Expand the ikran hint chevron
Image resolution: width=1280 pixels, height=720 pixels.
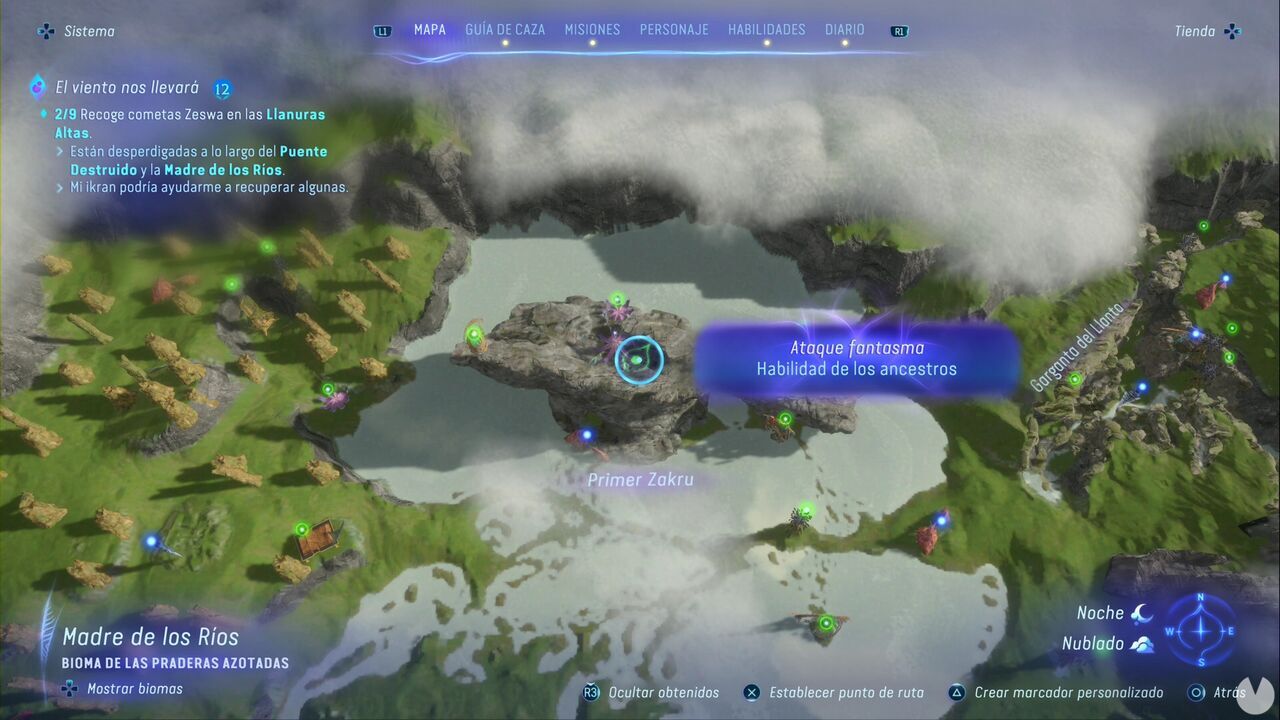[62, 187]
